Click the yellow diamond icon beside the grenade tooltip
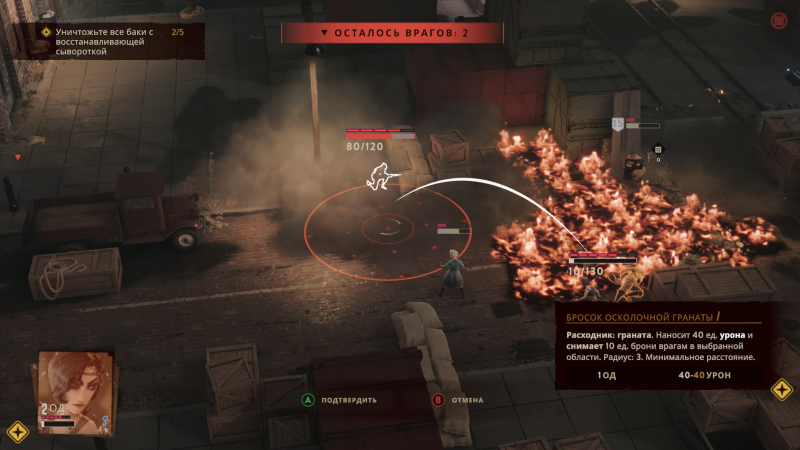The height and width of the screenshot is (450, 800). [781, 389]
